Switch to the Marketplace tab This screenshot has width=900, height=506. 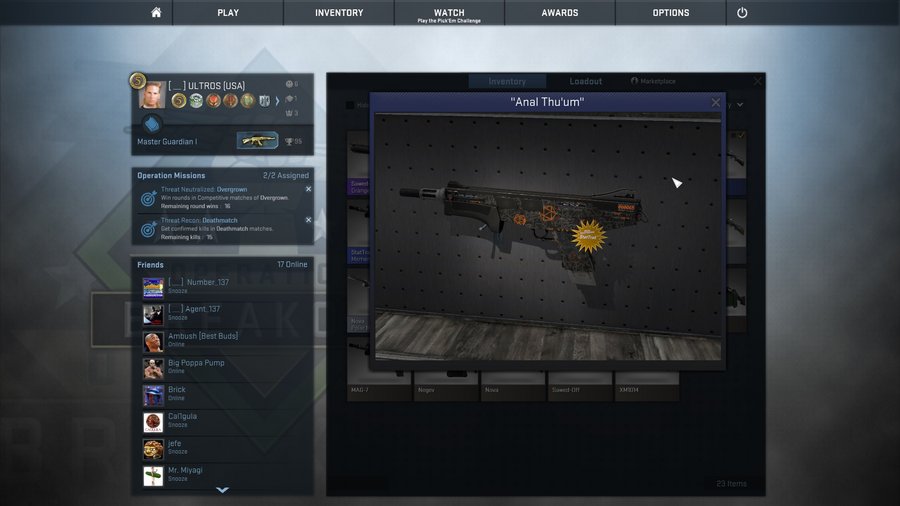coord(653,81)
